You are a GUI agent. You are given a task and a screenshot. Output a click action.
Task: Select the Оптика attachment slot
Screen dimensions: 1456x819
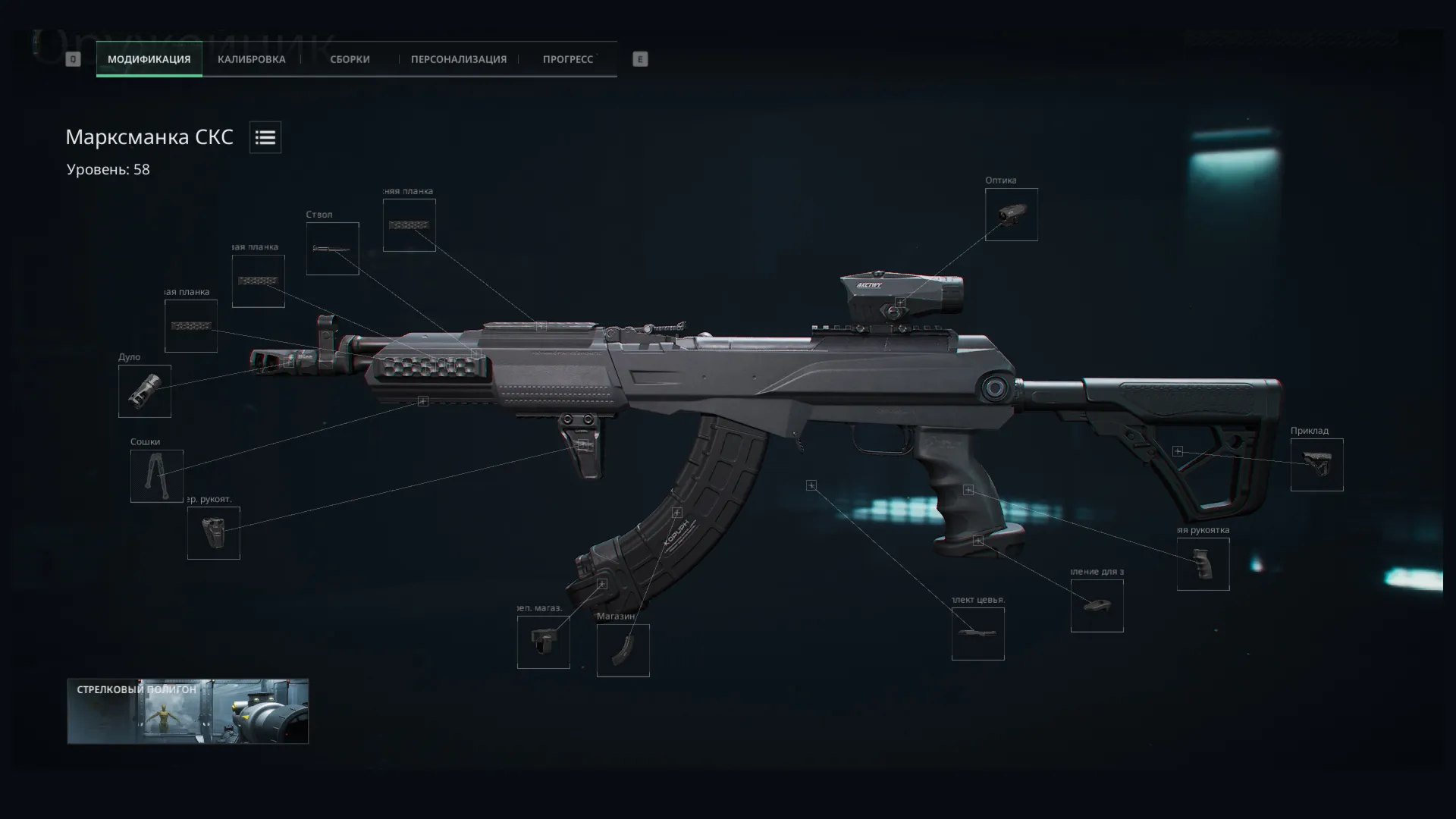[1011, 215]
